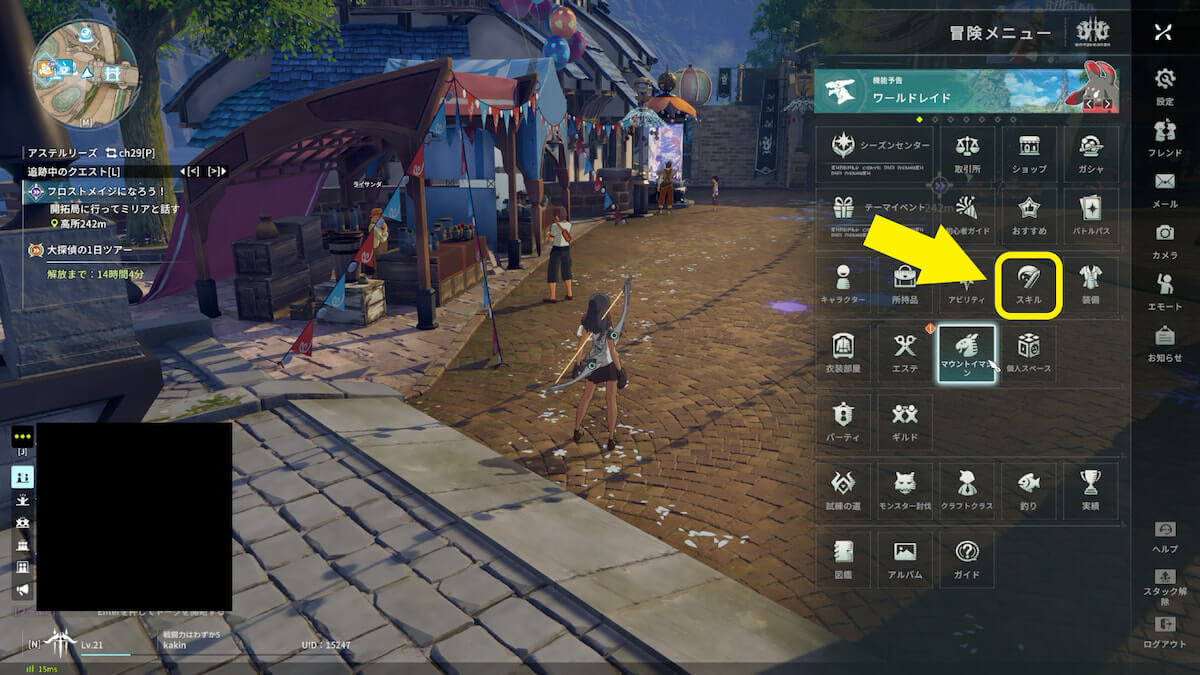
Task: Open the ギルド guild menu
Action: pyautogui.click(x=905, y=422)
